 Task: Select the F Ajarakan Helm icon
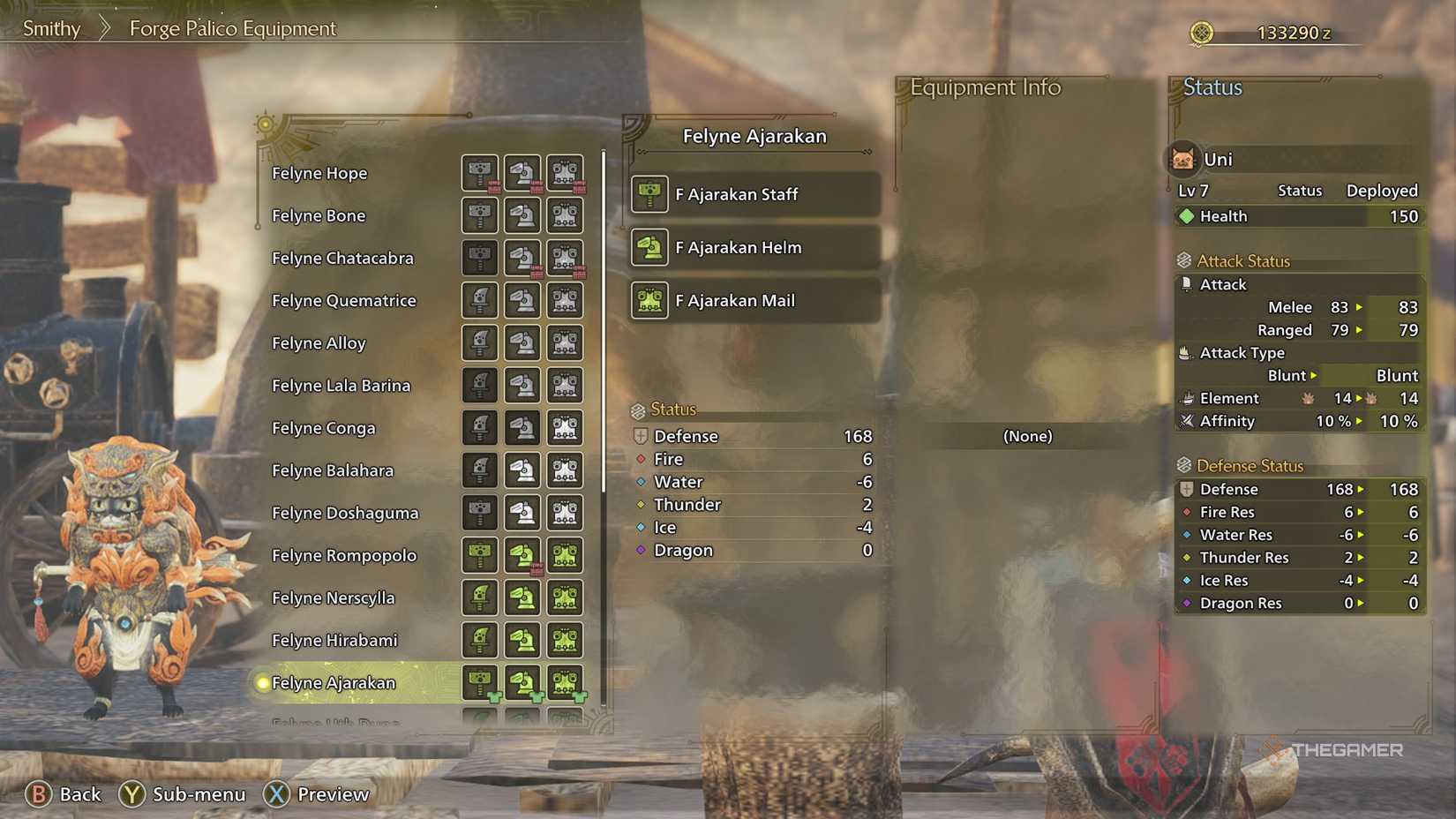click(649, 248)
